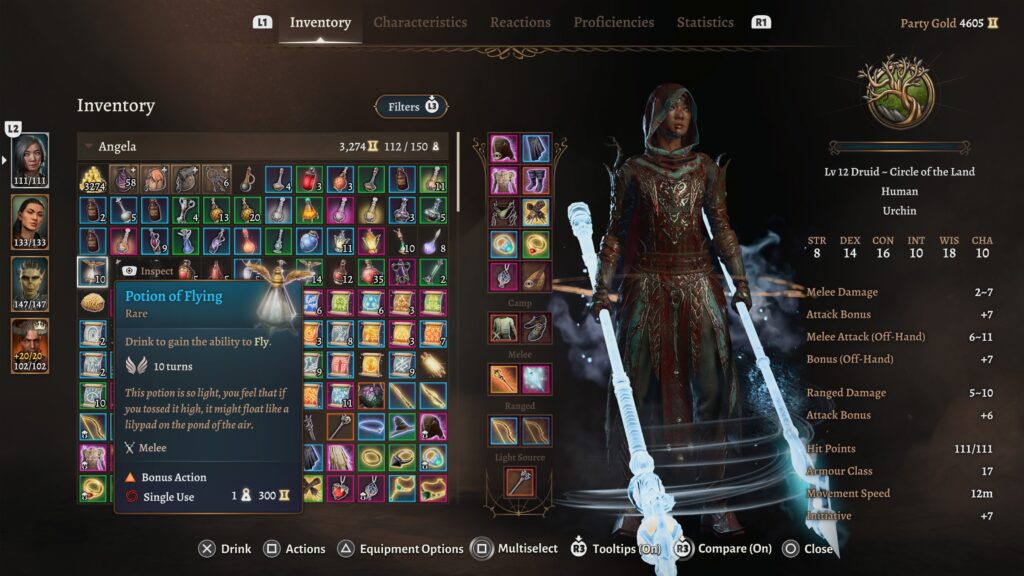This screenshot has width=1024, height=576.
Task: Select the main-hand melee staff slot
Action: (x=504, y=378)
